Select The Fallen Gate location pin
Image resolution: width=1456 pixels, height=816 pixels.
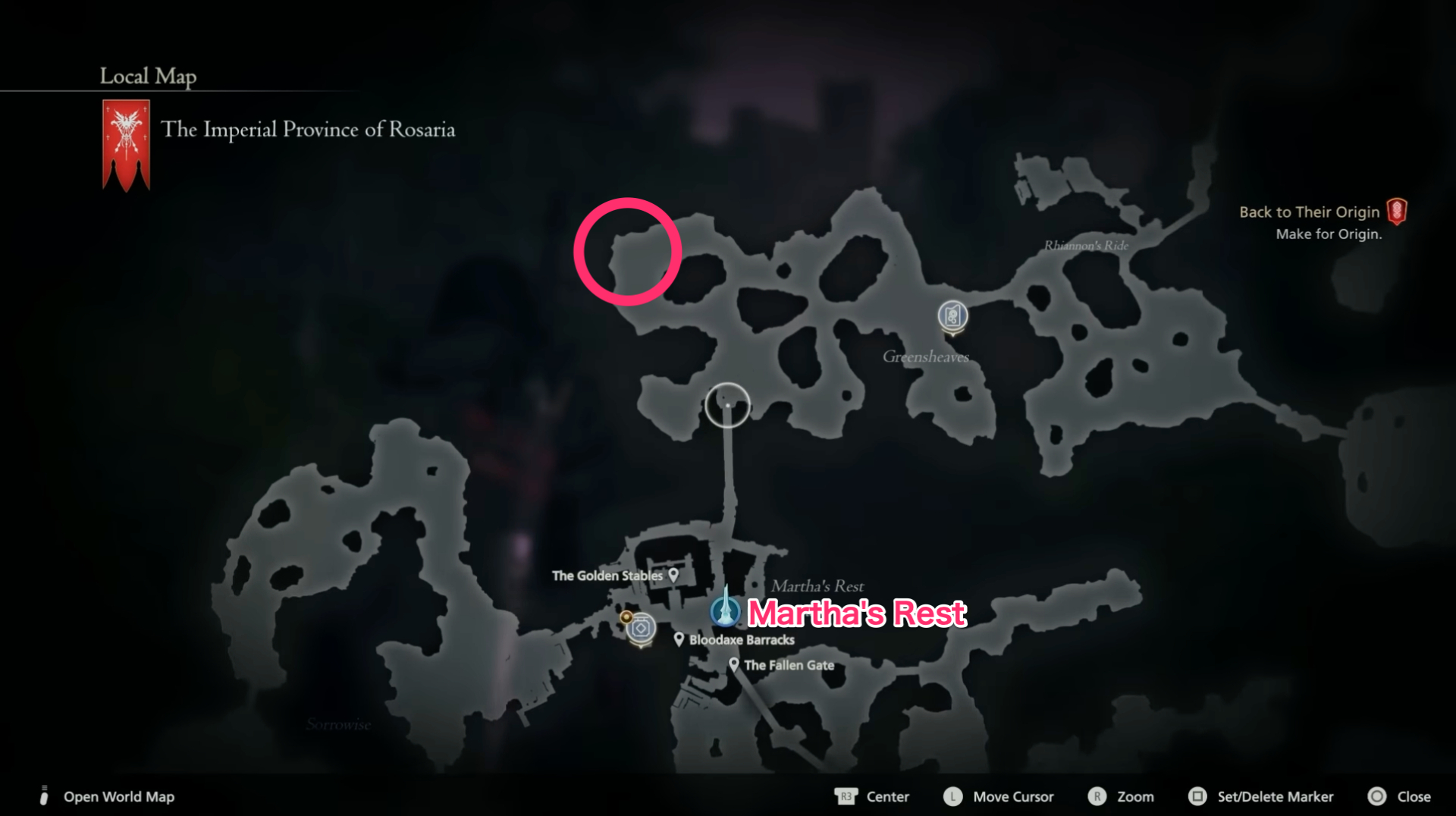(733, 664)
